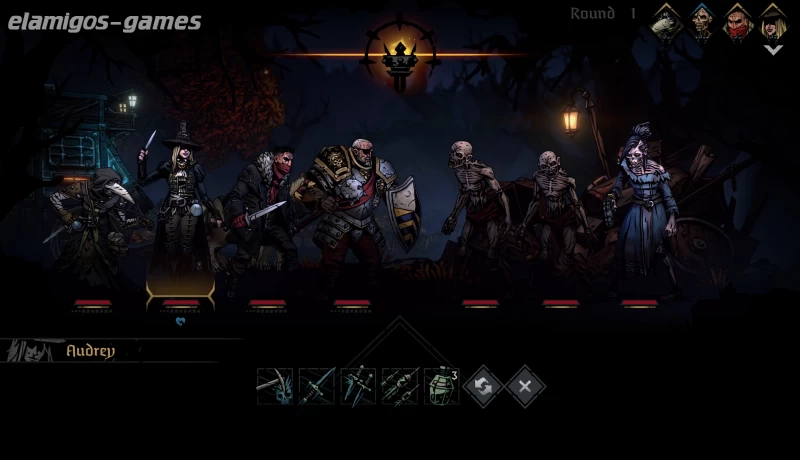Viewport: 800px width, 460px height.
Task: Pass the turn with the X button
Action: point(525,386)
